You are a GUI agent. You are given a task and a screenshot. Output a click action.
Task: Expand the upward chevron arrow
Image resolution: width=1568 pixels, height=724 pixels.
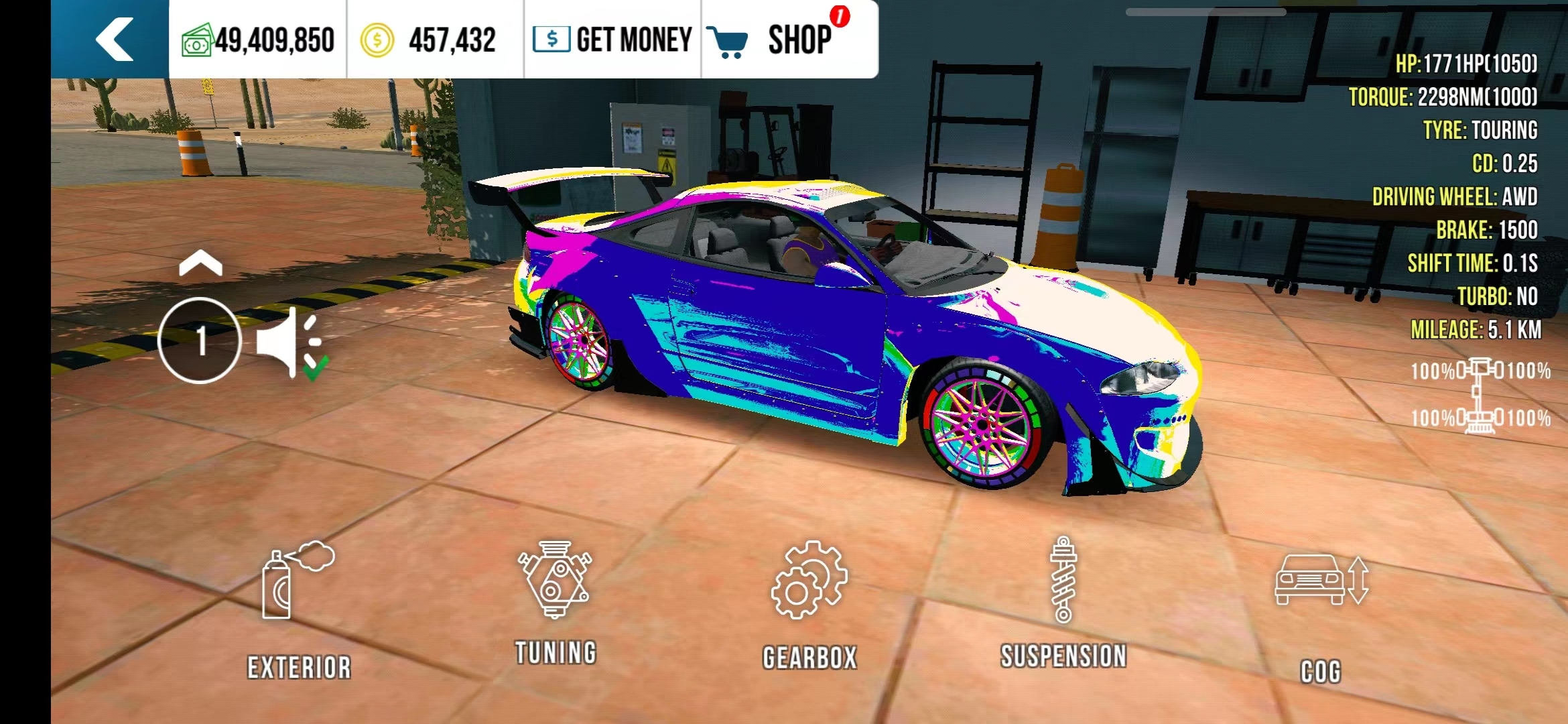click(x=200, y=264)
